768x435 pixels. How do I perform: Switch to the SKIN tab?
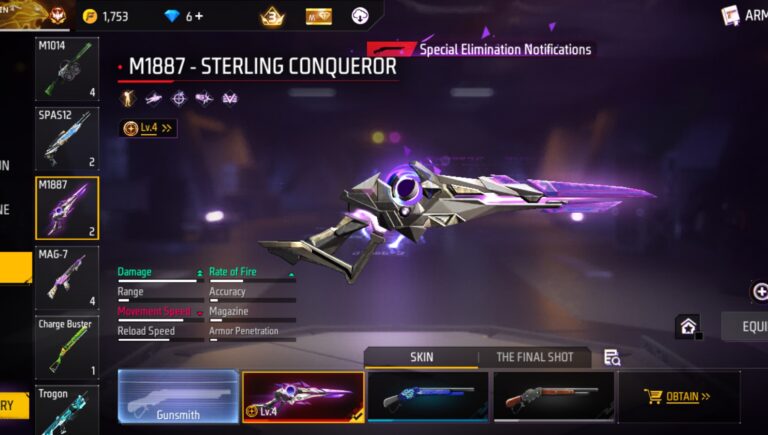[421, 357]
